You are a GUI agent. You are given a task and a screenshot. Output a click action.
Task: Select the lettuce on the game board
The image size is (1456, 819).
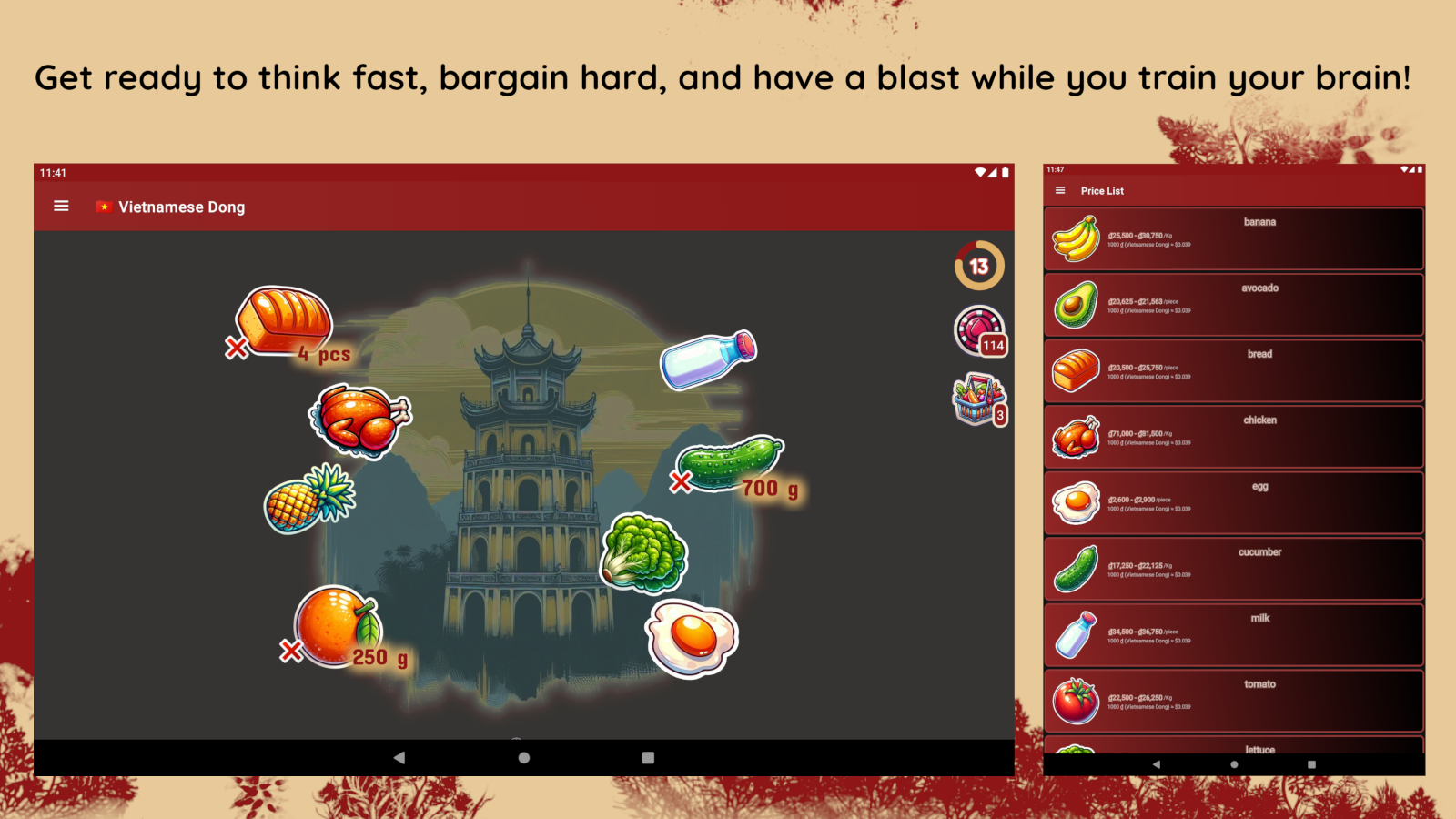[x=643, y=553]
